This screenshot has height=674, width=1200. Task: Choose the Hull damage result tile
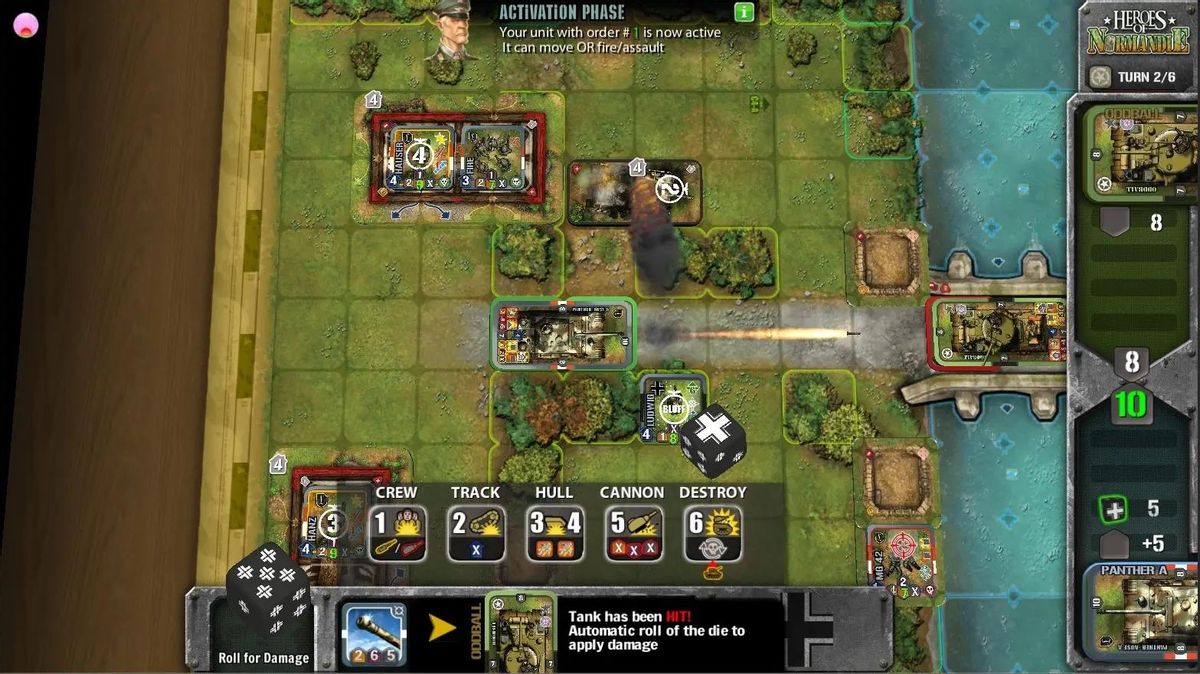554,533
